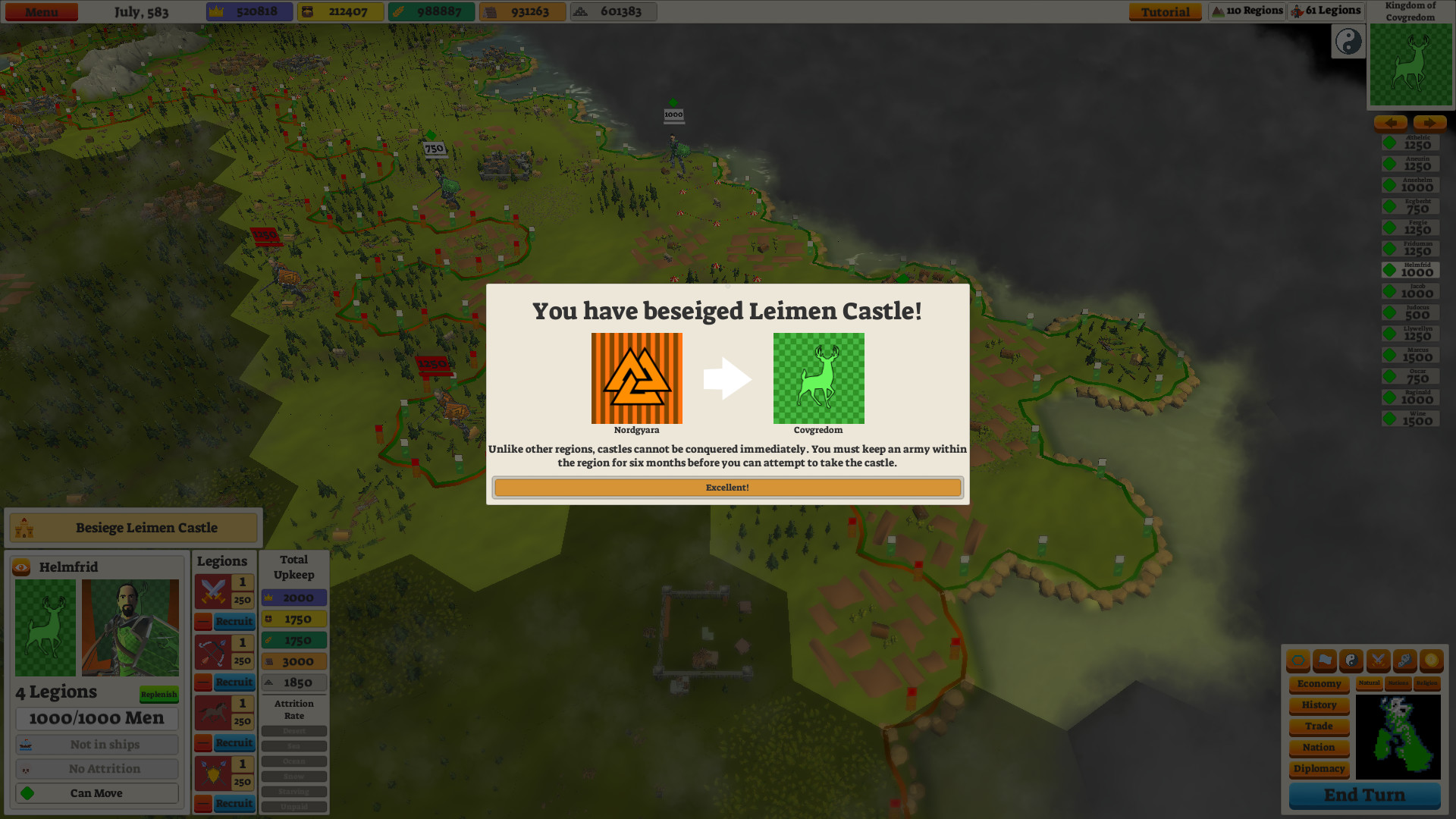Image resolution: width=1456 pixels, height=819 pixels.
Task: Click Excellent! to dismiss the siege dialog
Action: tap(726, 487)
